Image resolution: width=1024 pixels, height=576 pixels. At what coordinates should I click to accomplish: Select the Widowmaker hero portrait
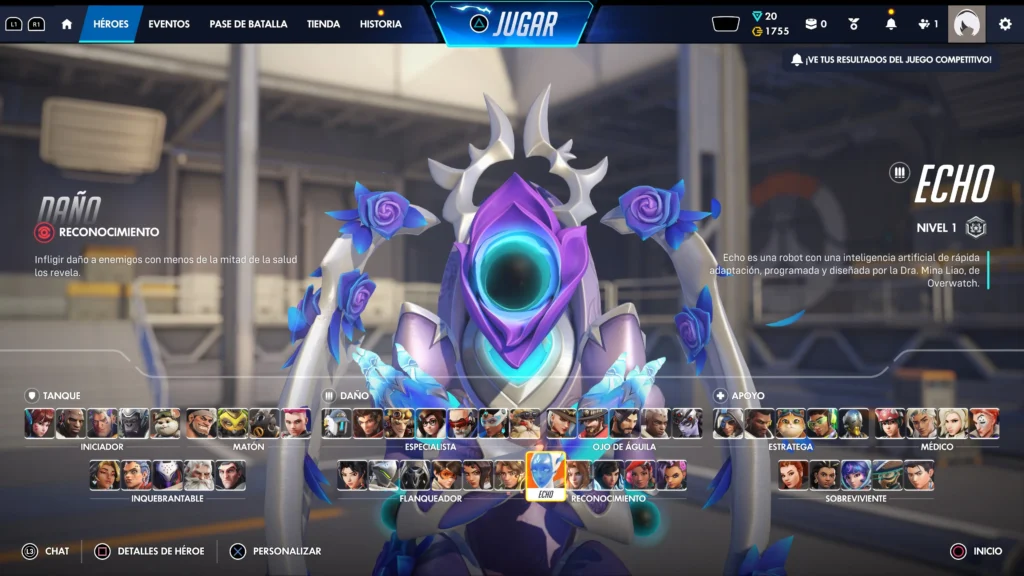[x=686, y=424]
